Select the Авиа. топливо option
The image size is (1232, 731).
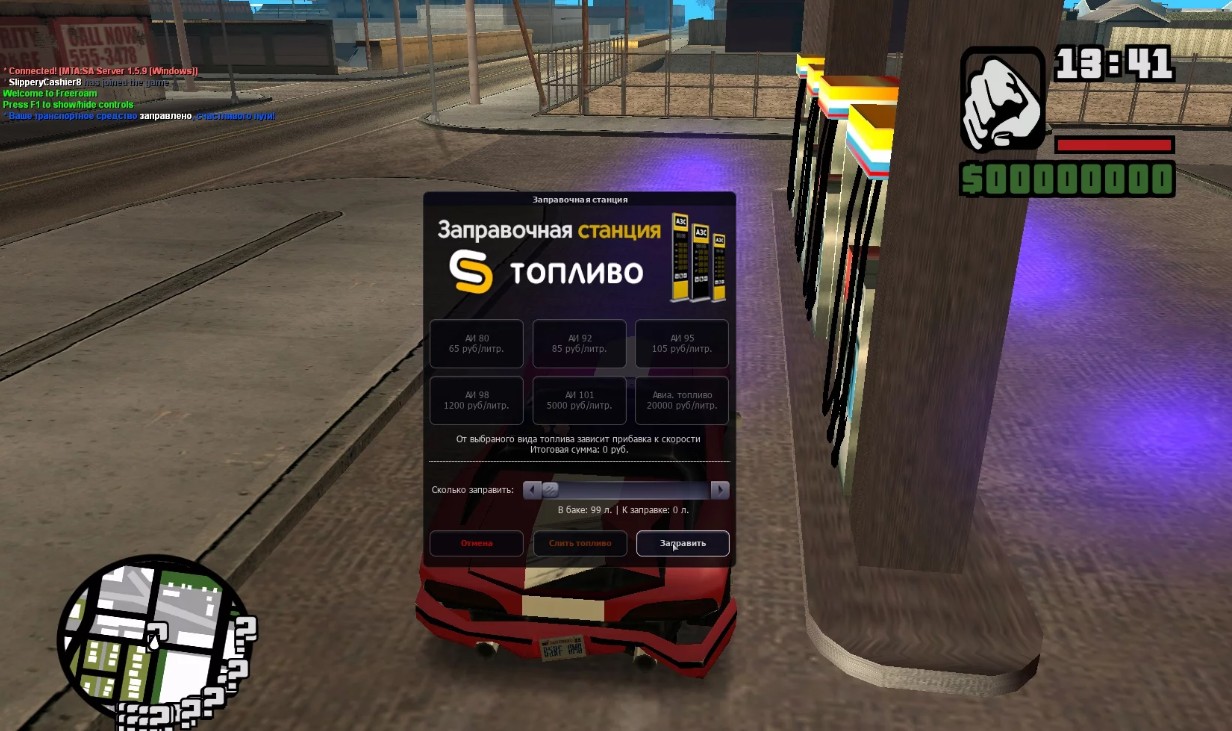pos(682,400)
